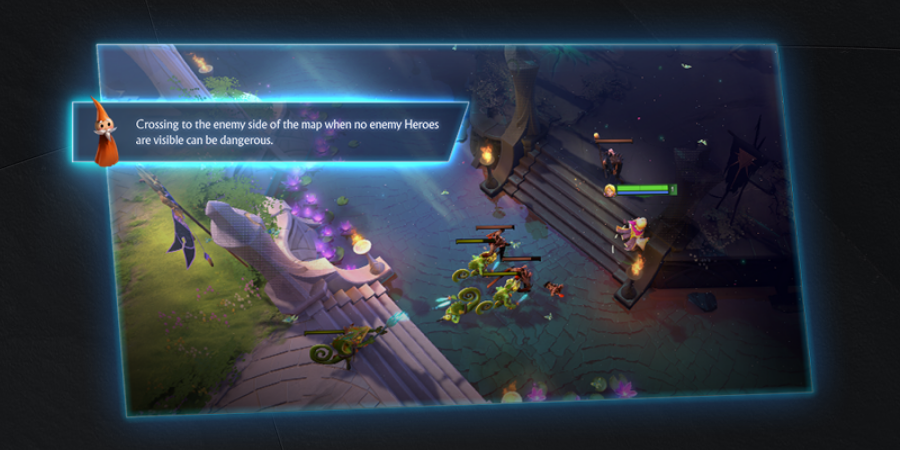Select the orange wizard guide icon
The image size is (900, 450).
(x=102, y=132)
